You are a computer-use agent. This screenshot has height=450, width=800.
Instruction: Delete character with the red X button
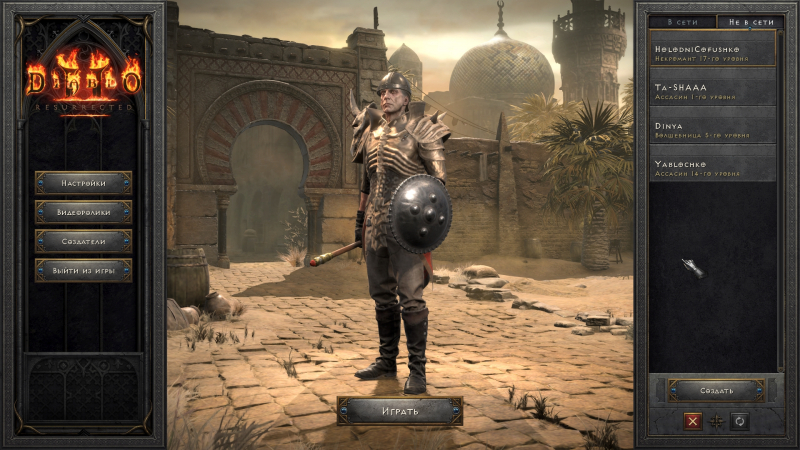click(692, 422)
